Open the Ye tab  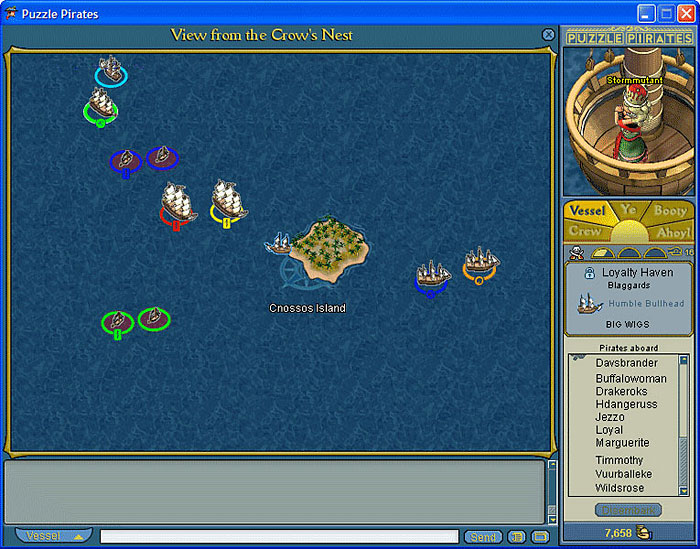(629, 209)
